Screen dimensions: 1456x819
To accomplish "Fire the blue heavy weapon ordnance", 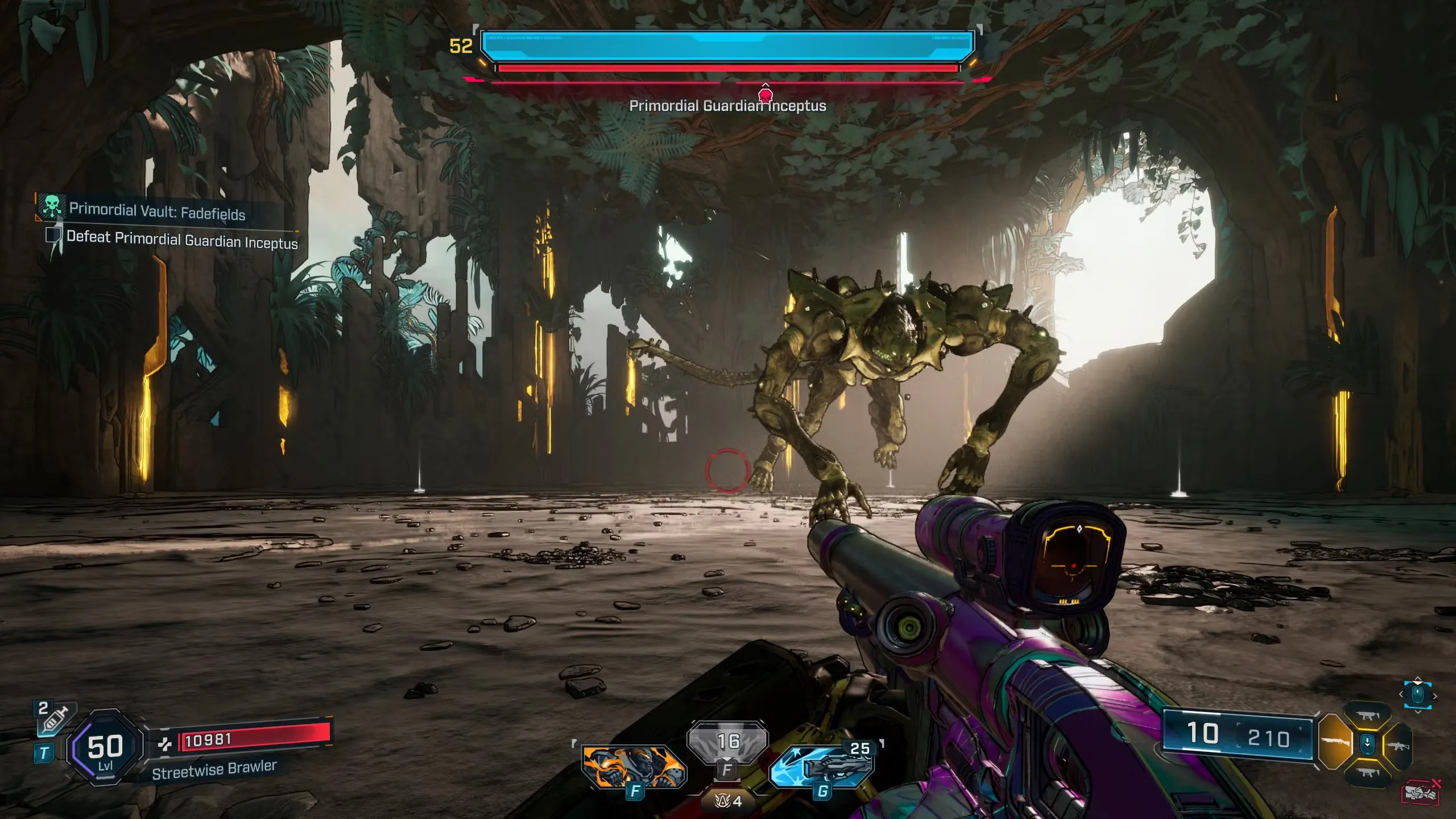I will pyautogui.click(x=822, y=767).
